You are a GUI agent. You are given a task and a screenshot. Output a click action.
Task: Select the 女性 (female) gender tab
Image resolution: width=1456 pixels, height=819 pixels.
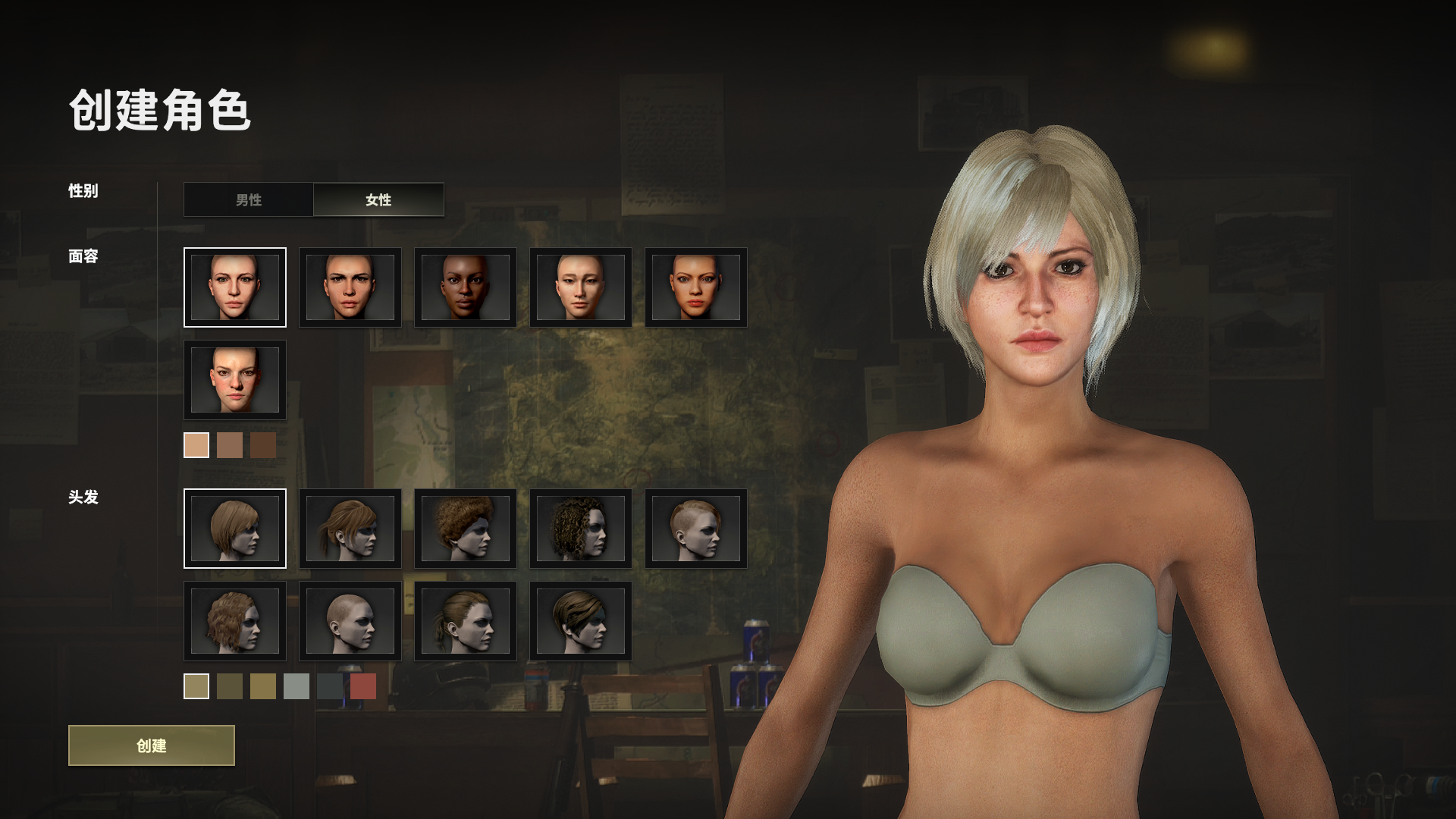378,199
